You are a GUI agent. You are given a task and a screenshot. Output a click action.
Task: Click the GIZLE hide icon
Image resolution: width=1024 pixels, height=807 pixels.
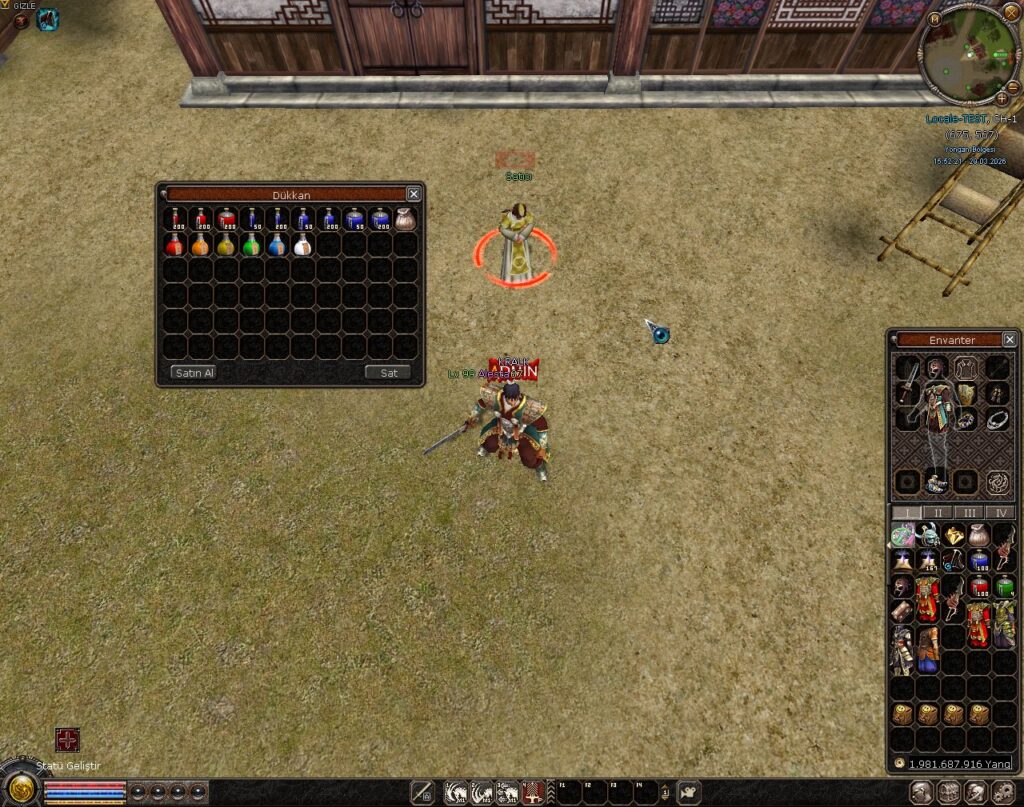(21, 19)
